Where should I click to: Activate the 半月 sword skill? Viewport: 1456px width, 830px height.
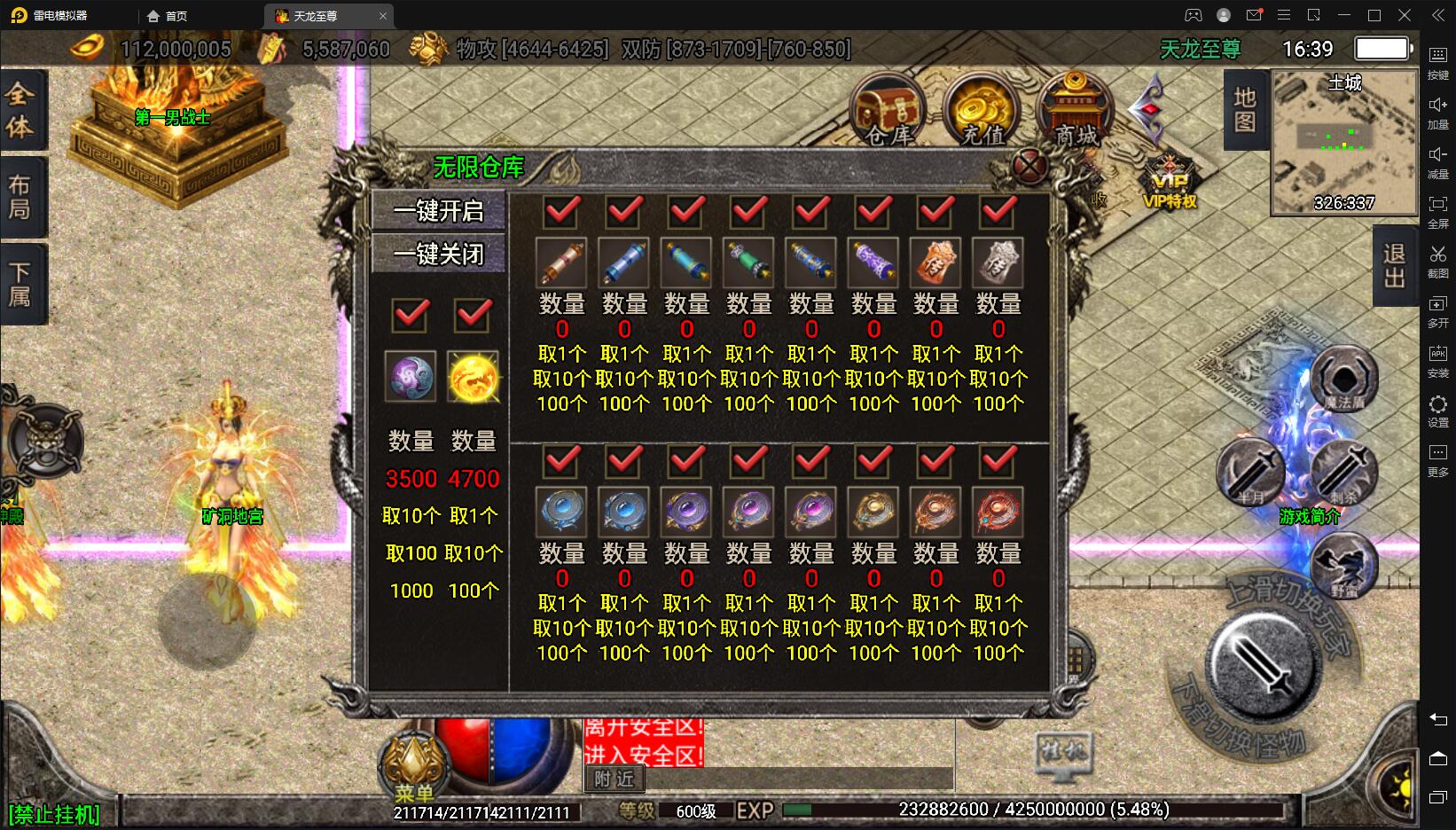click(x=1249, y=473)
